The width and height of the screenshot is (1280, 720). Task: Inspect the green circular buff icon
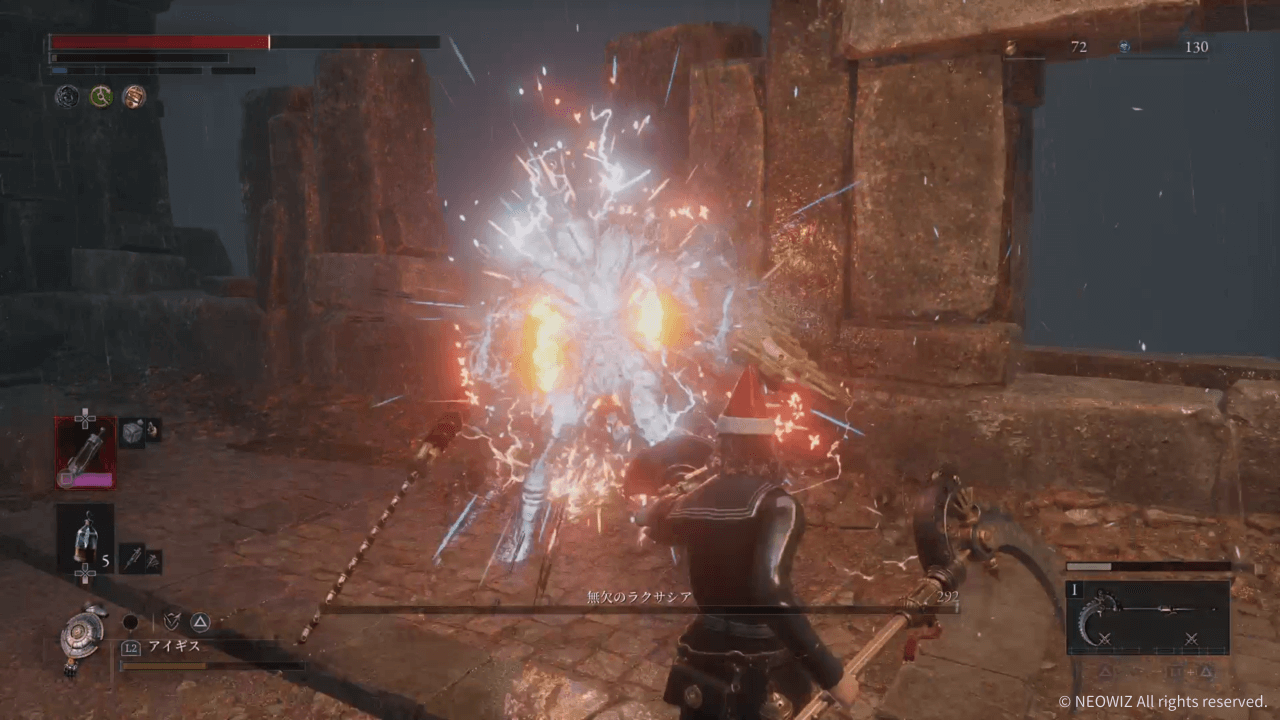tap(100, 97)
